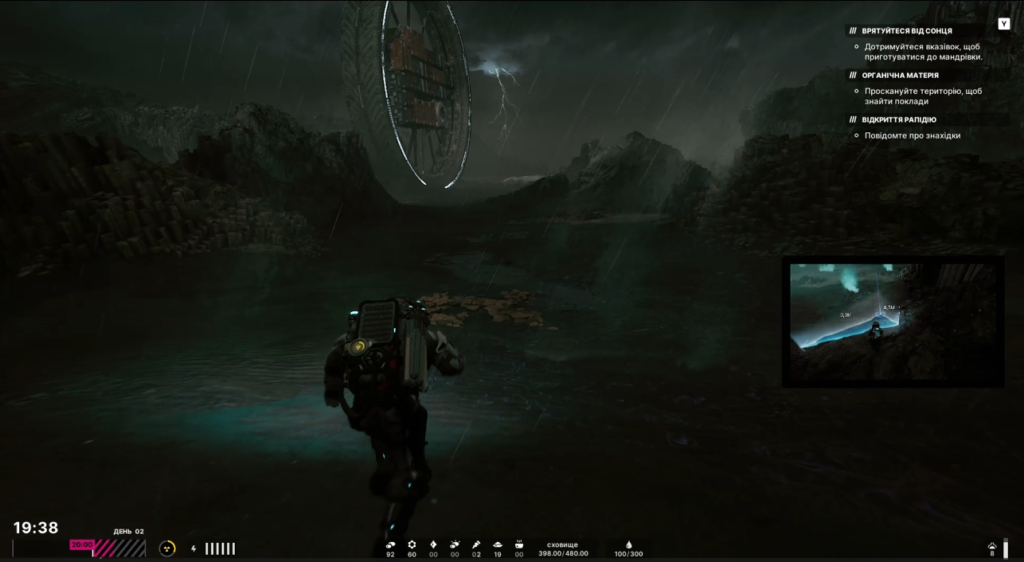Click the radiation hazard gauge icon
The height and width of the screenshot is (562, 1024).
tap(167, 548)
